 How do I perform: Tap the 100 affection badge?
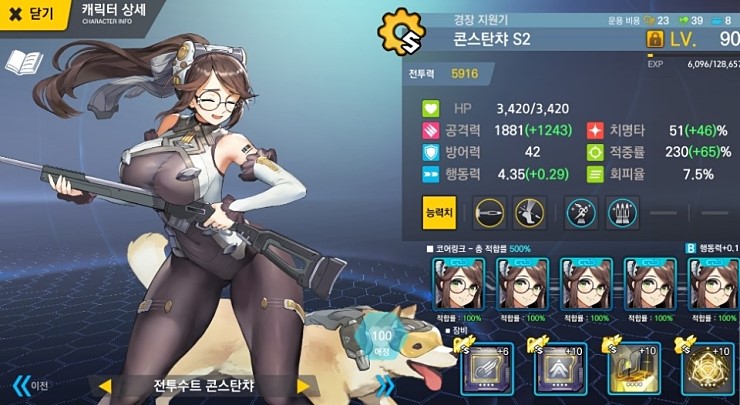point(382,339)
